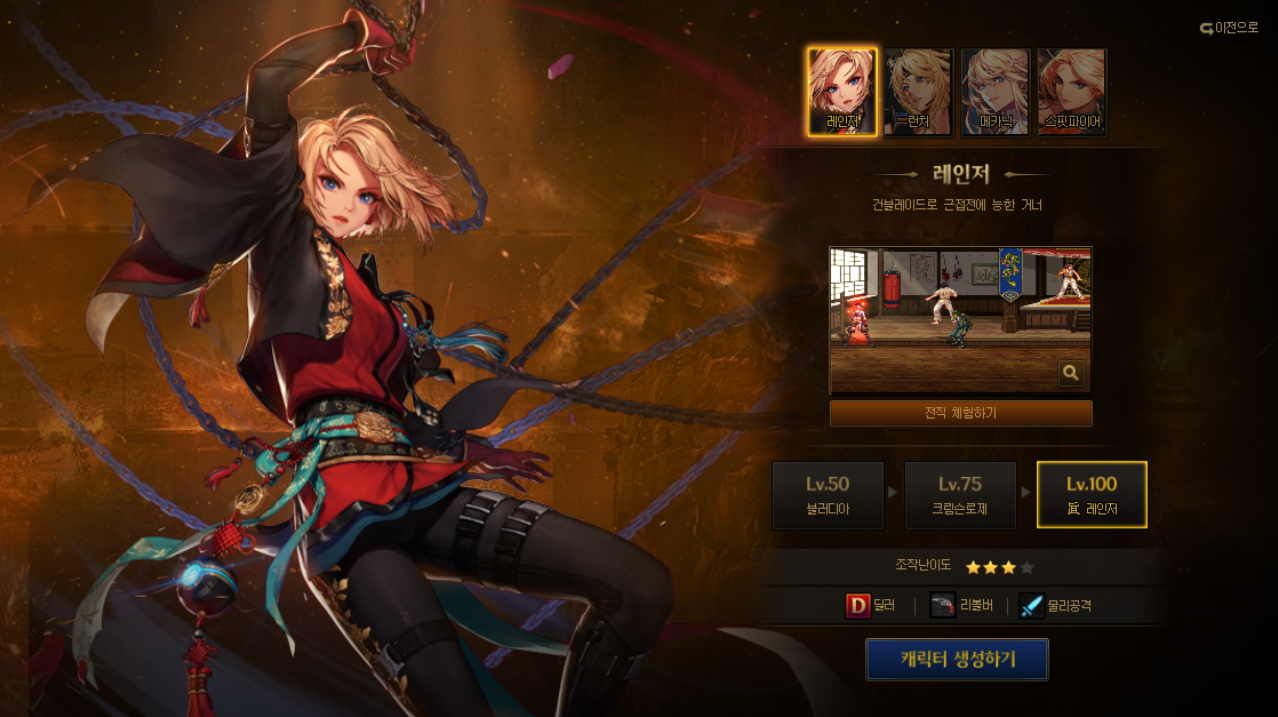
Task: Click the 전직 체험하기 button
Action: 960,413
